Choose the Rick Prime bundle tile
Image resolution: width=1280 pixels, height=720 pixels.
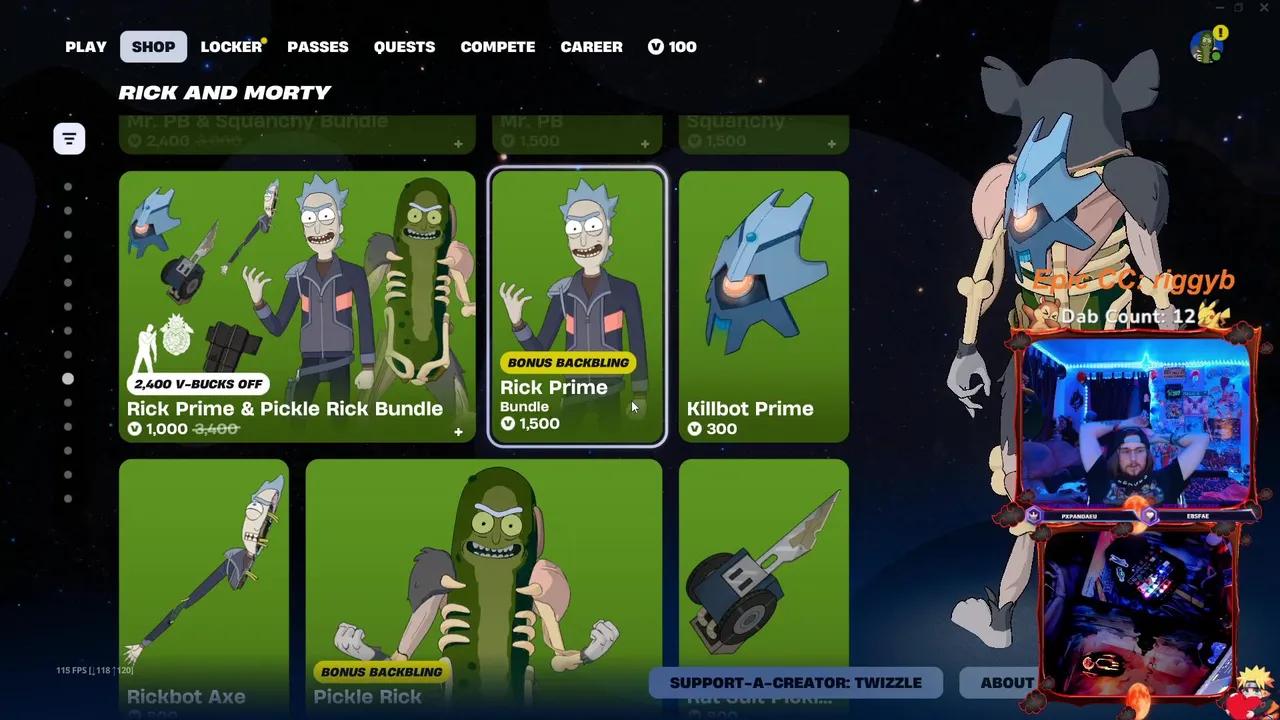pos(577,306)
